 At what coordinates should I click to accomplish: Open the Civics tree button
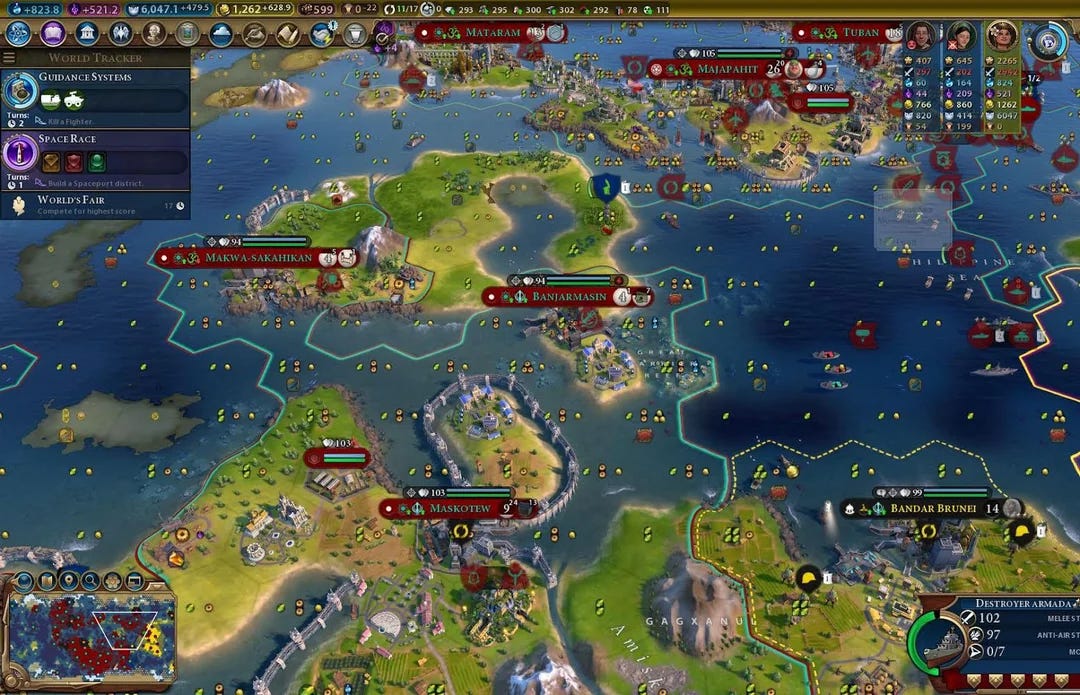(x=52, y=33)
